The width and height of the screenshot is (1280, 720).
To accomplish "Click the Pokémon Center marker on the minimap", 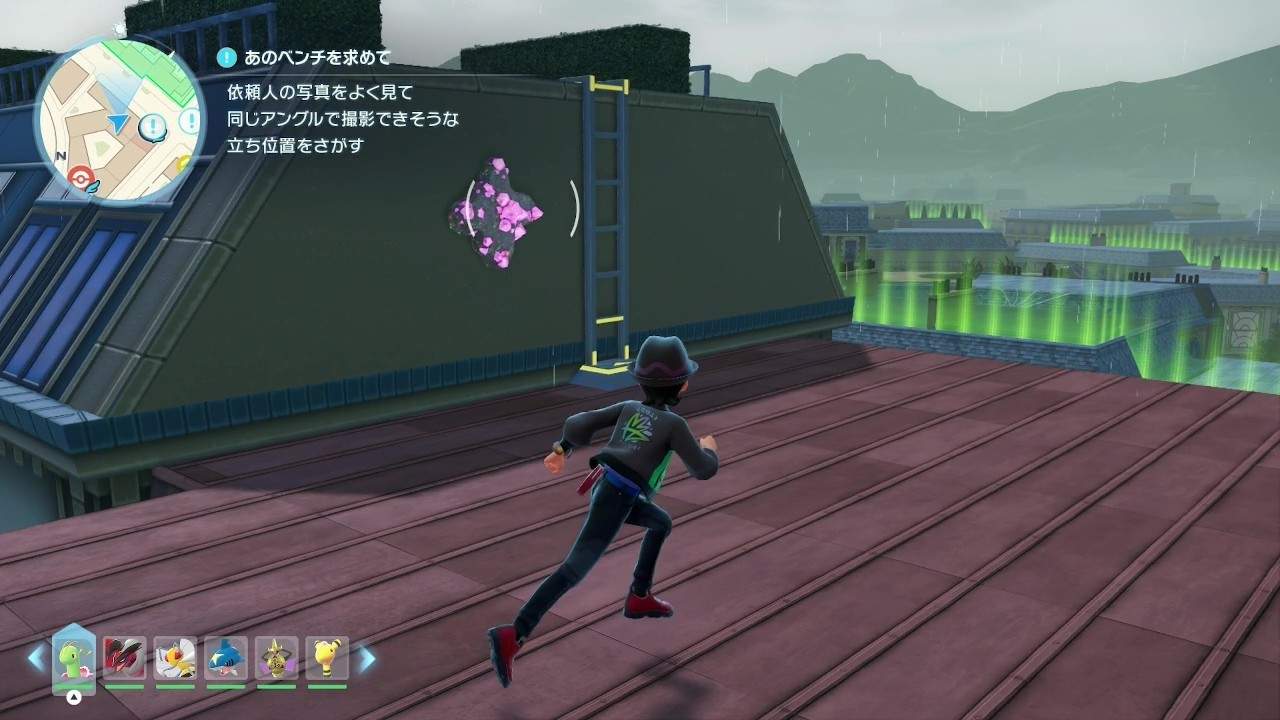I will (x=78, y=179).
